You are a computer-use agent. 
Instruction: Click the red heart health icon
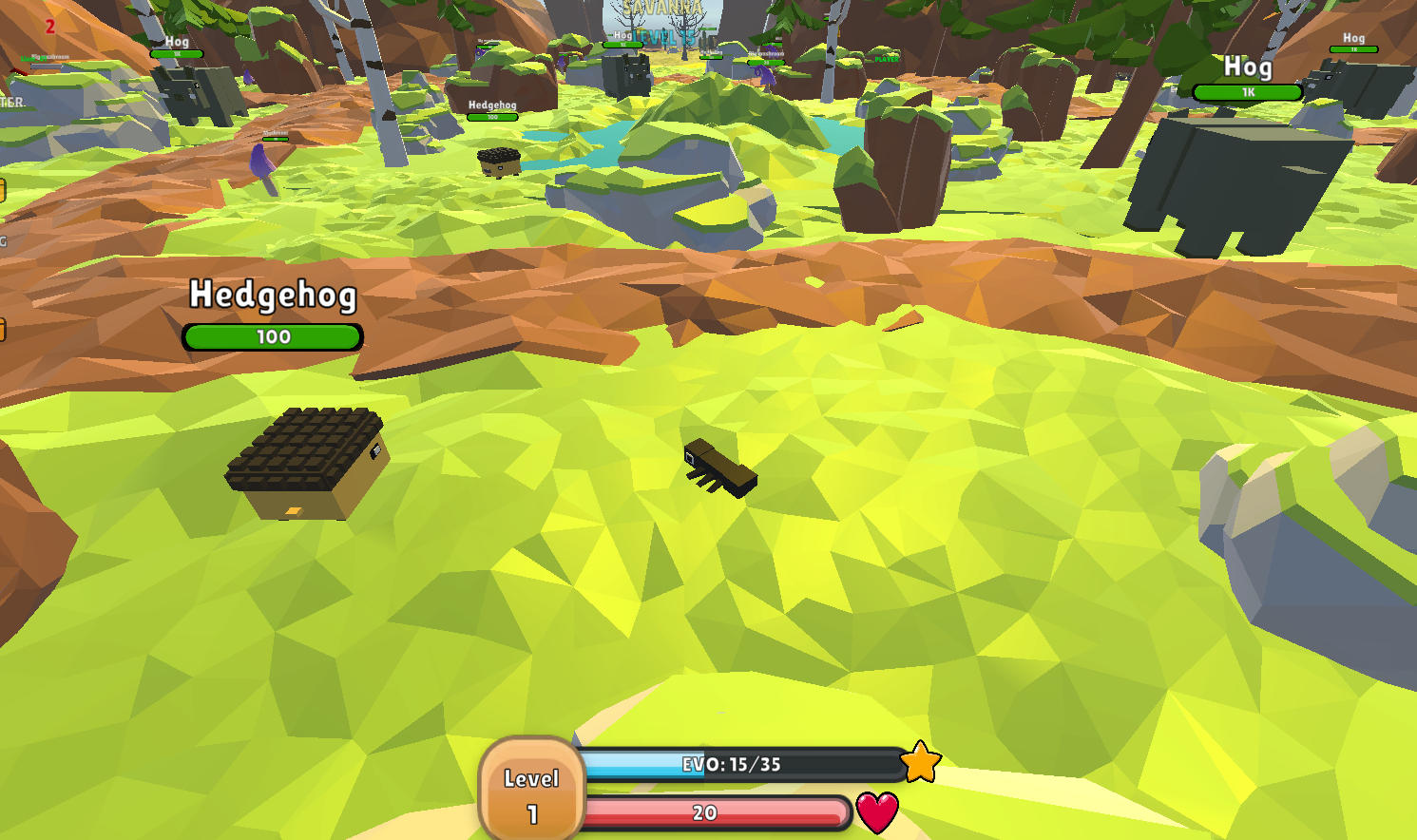coord(876,811)
